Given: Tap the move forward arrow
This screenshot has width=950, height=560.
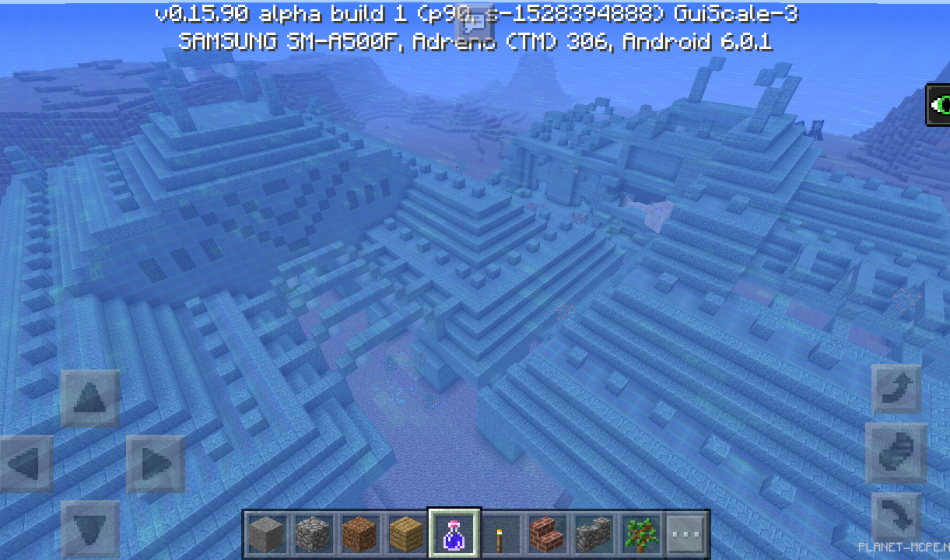Looking at the screenshot, I should tap(89, 399).
